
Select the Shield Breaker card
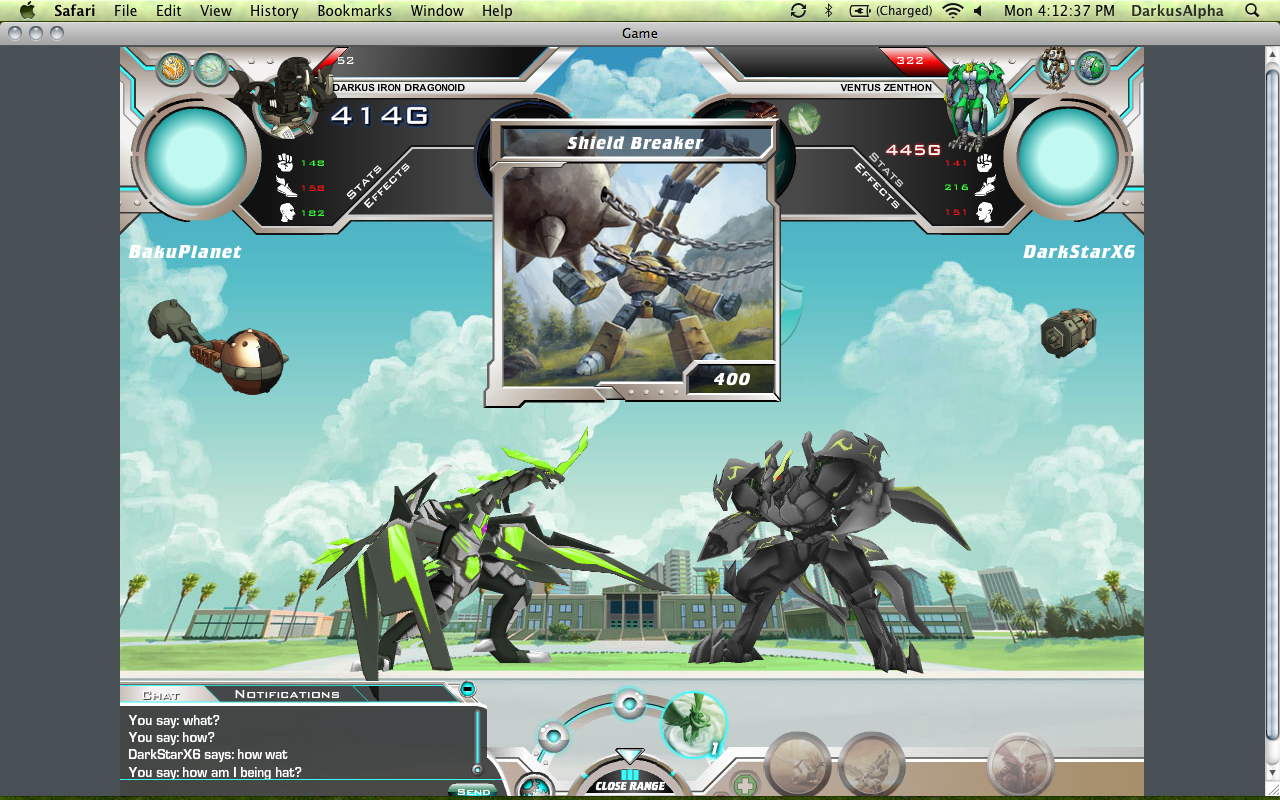click(634, 265)
